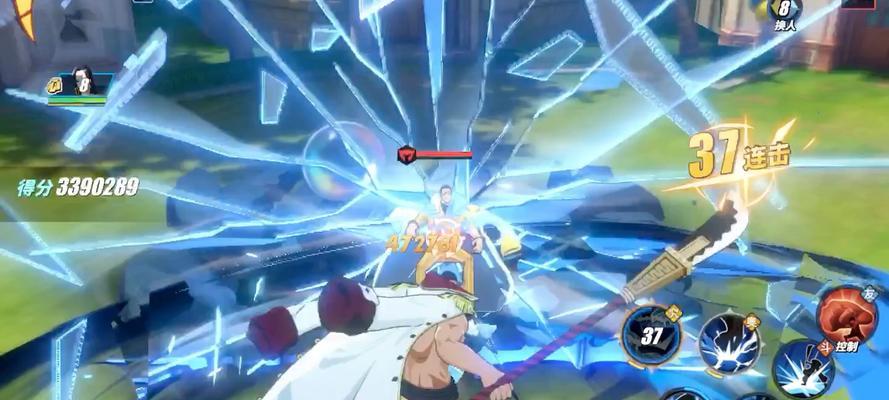Trigger the skill on 37 cooldown
Screen dimensions: 889x400
[651, 334]
